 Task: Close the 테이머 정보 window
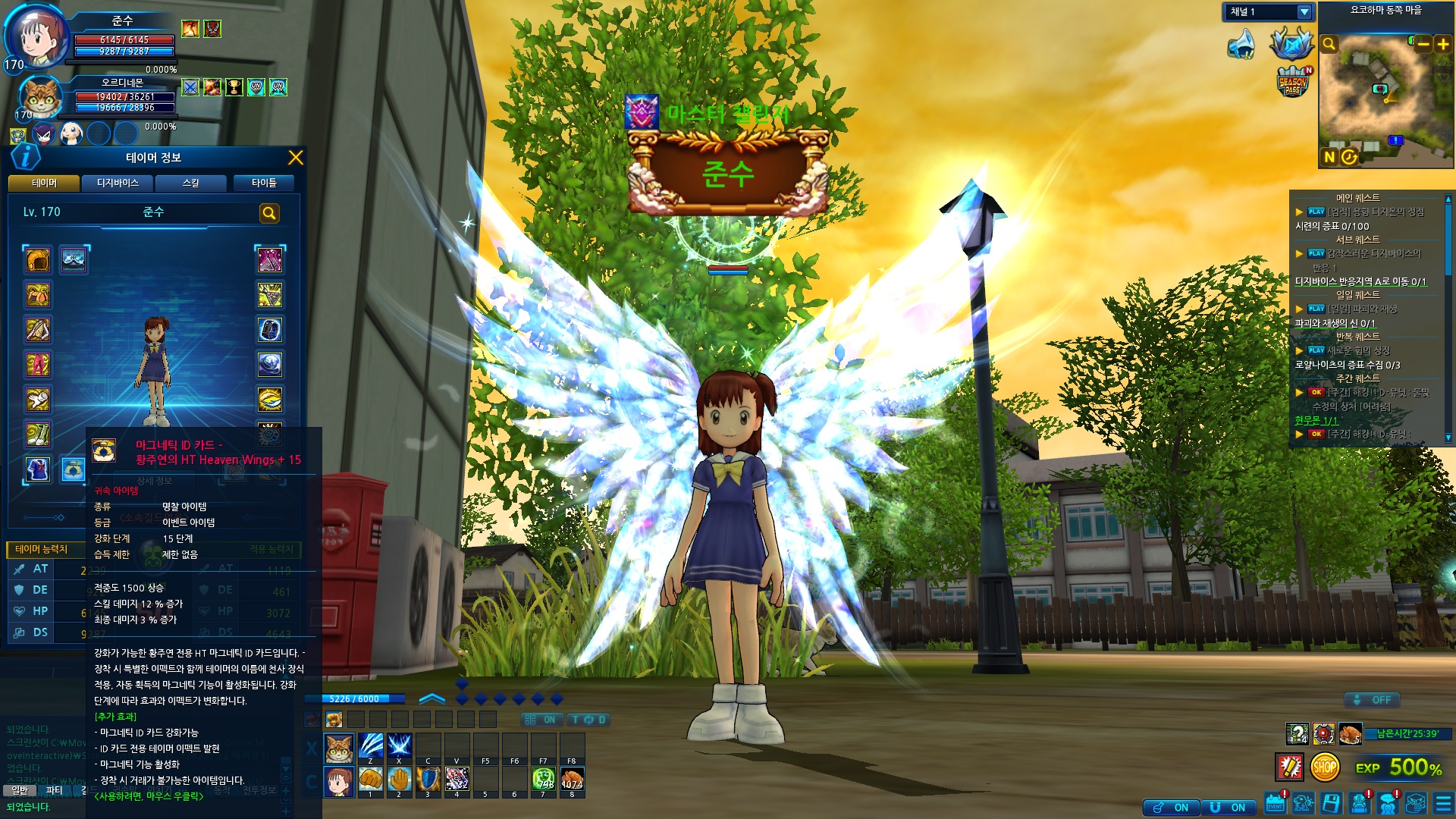(295, 158)
